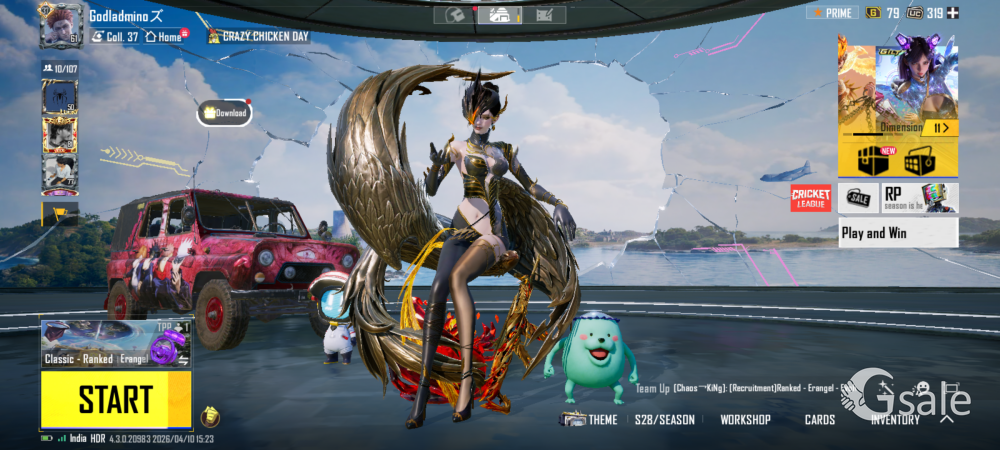The image size is (1000, 450).
Task: Open the RP season pass
Action: coord(919,198)
